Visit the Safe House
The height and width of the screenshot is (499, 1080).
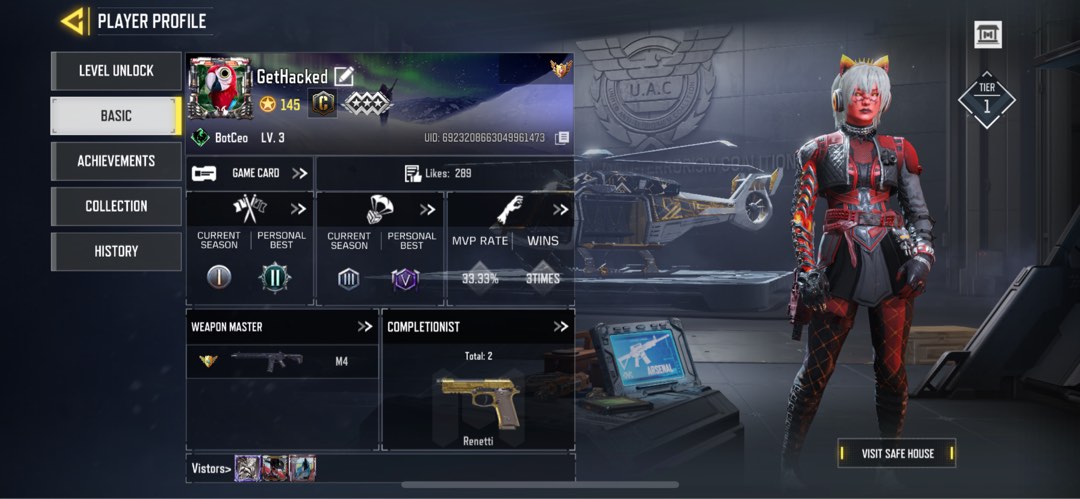pyautogui.click(x=897, y=453)
